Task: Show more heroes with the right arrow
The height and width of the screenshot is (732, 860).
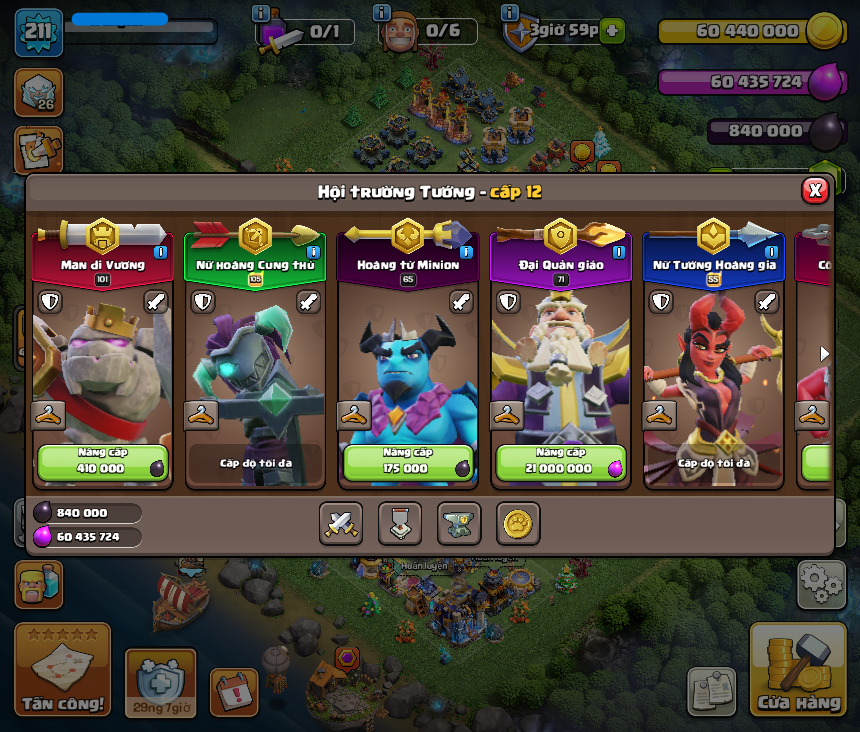Action: click(x=825, y=353)
